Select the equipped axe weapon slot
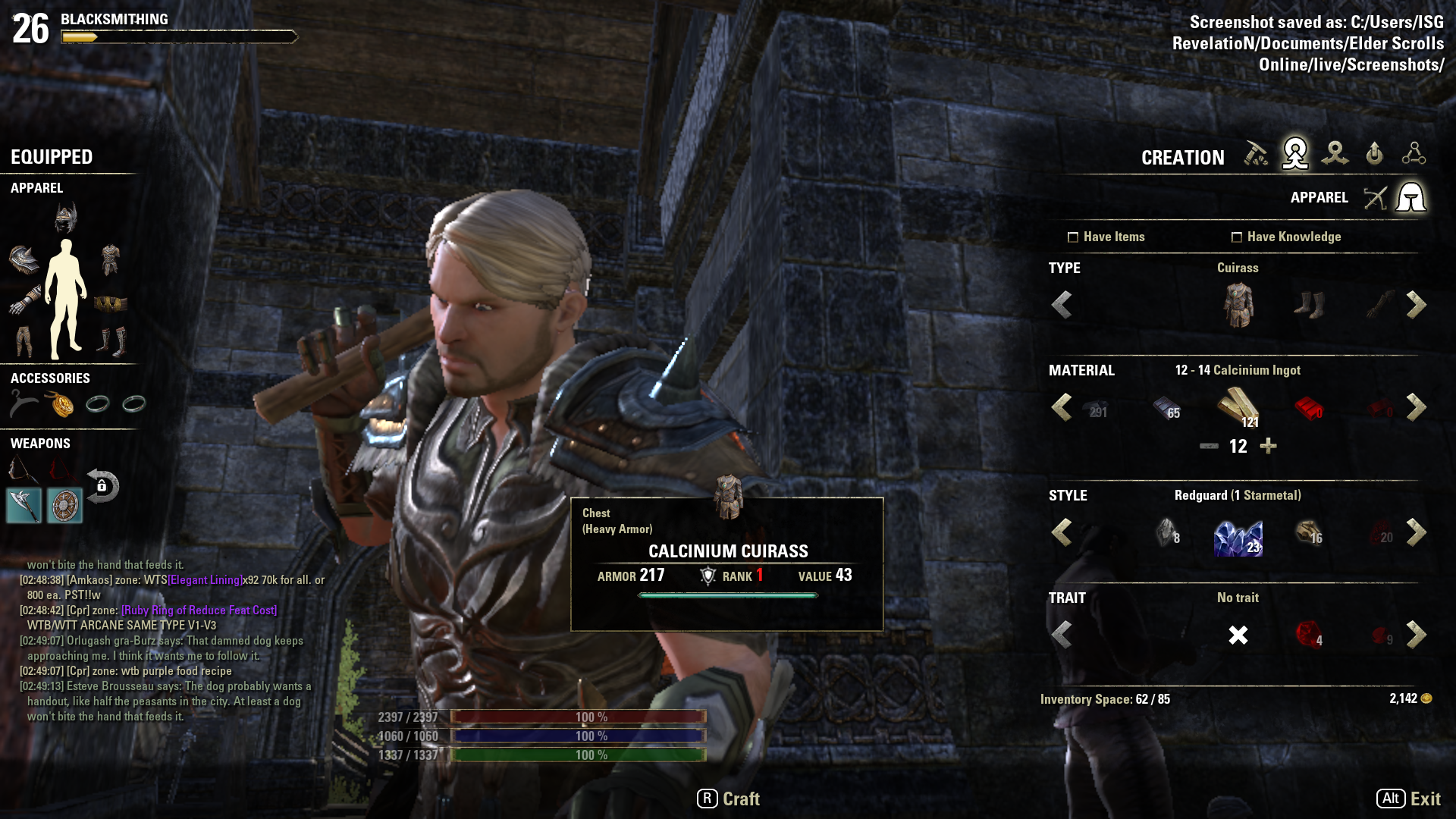 tap(24, 506)
